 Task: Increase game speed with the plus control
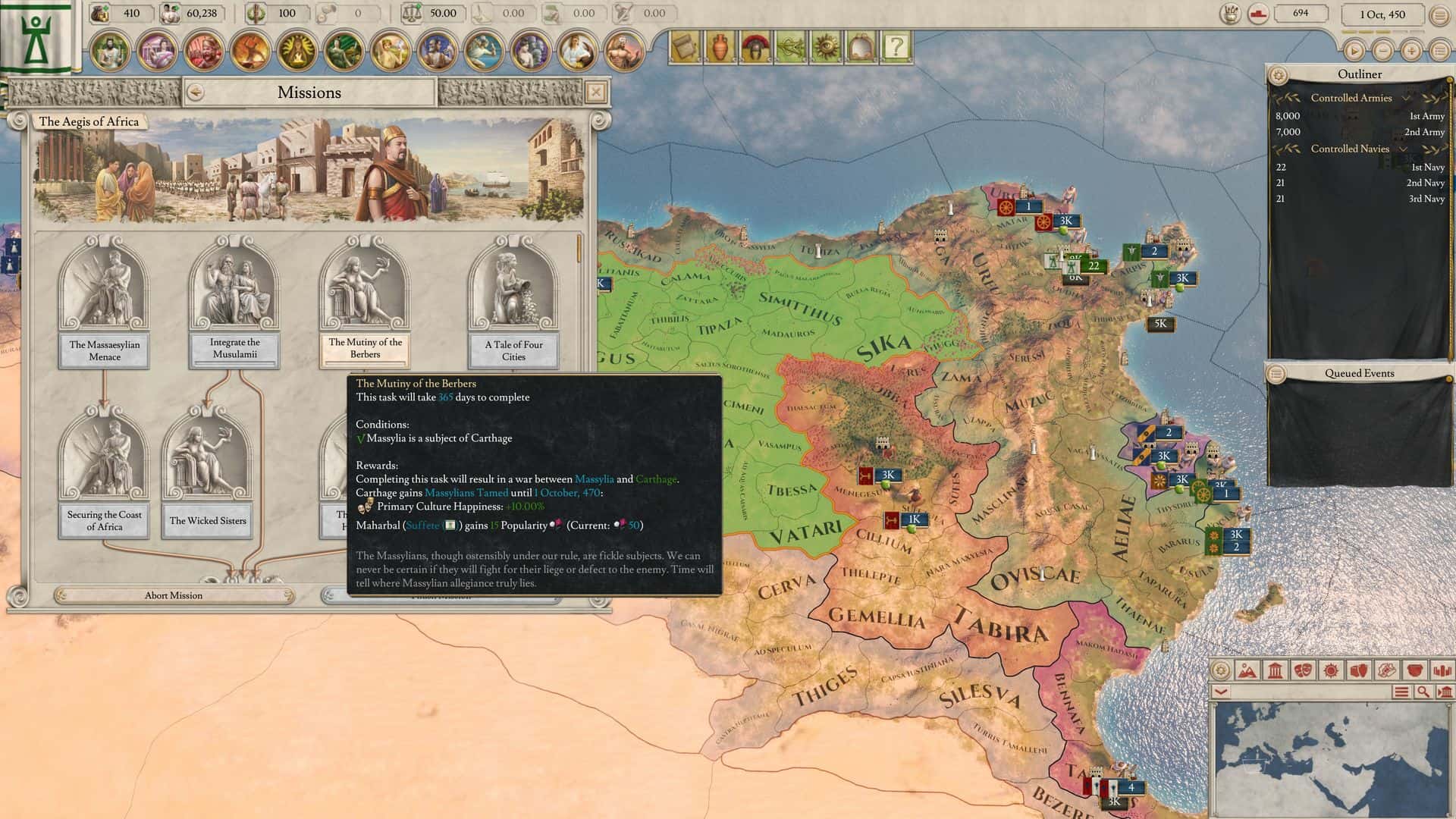(x=1410, y=52)
